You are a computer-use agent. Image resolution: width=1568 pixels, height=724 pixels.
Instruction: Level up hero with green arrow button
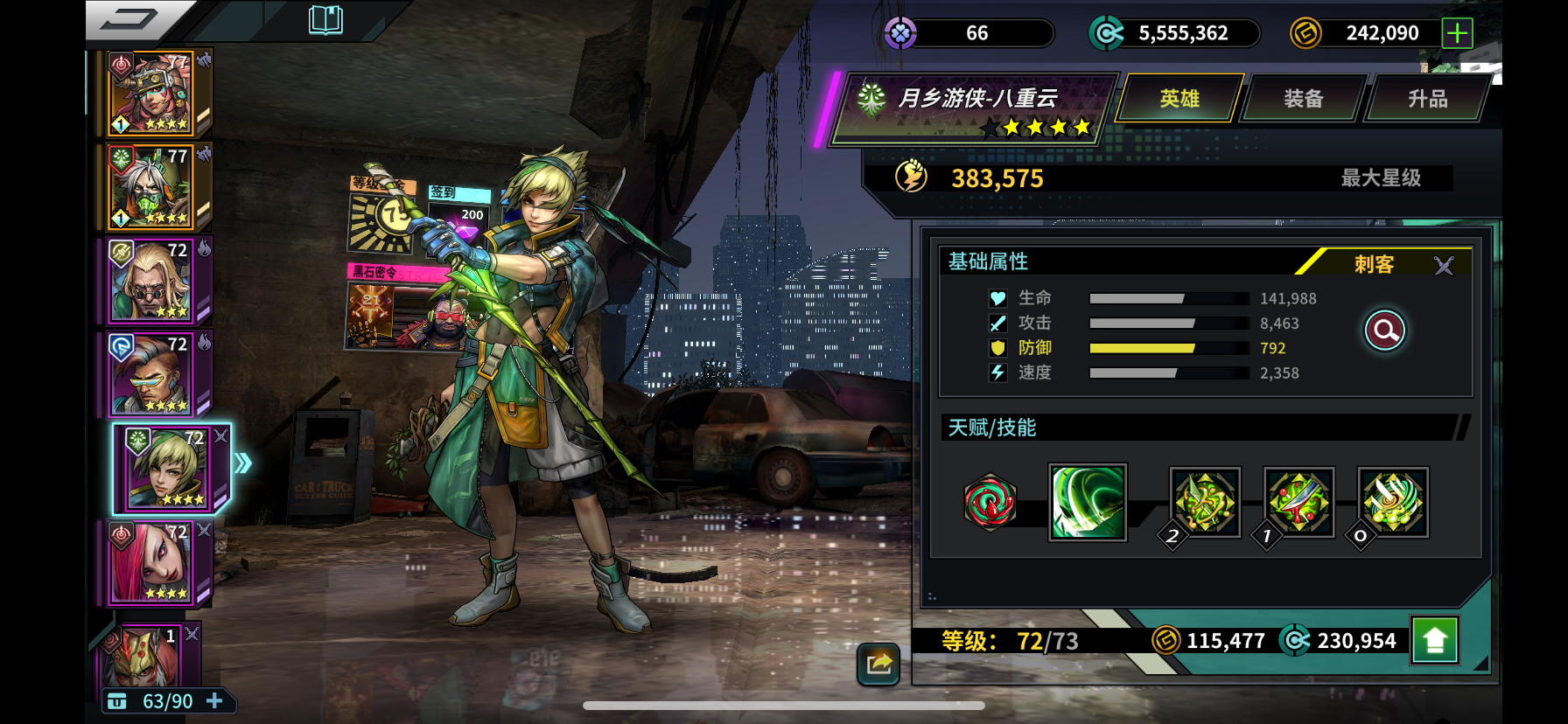tap(1435, 641)
